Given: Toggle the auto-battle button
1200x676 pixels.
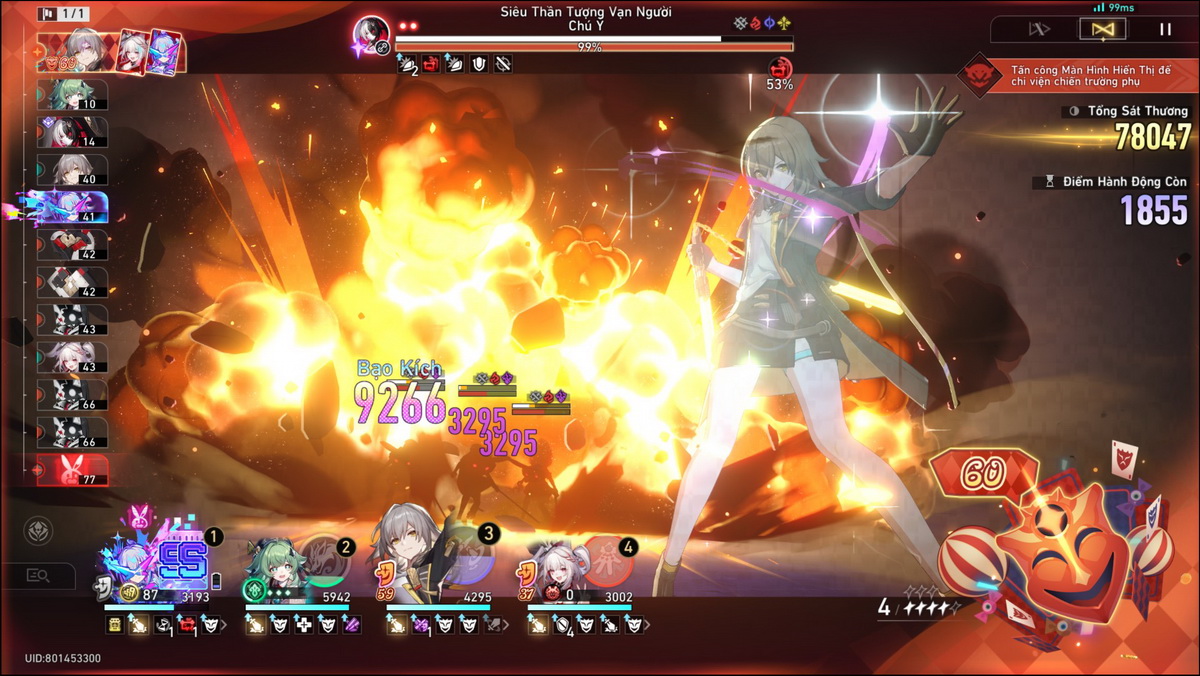Looking at the screenshot, I should point(1103,30).
